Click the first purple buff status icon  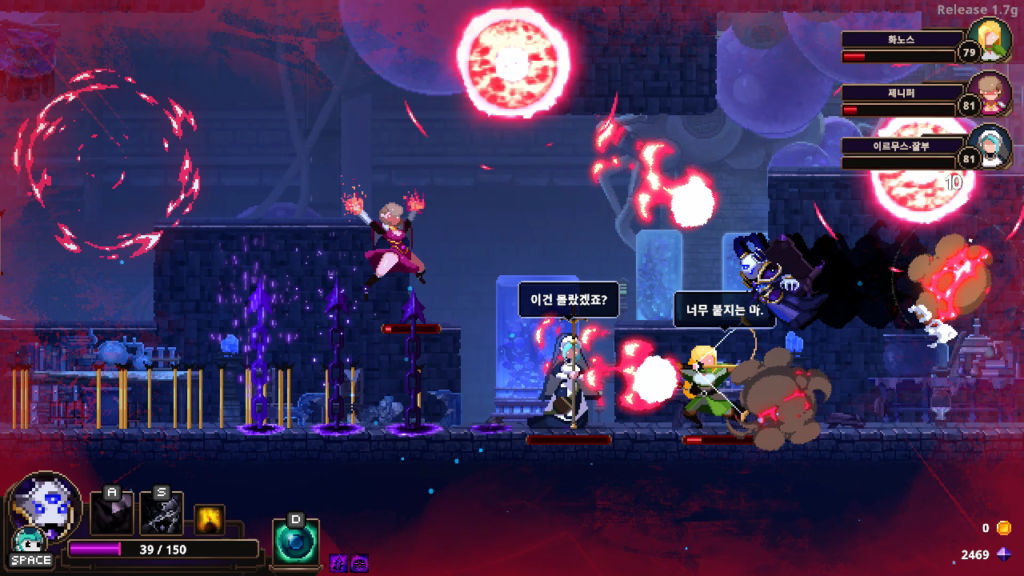point(339,563)
